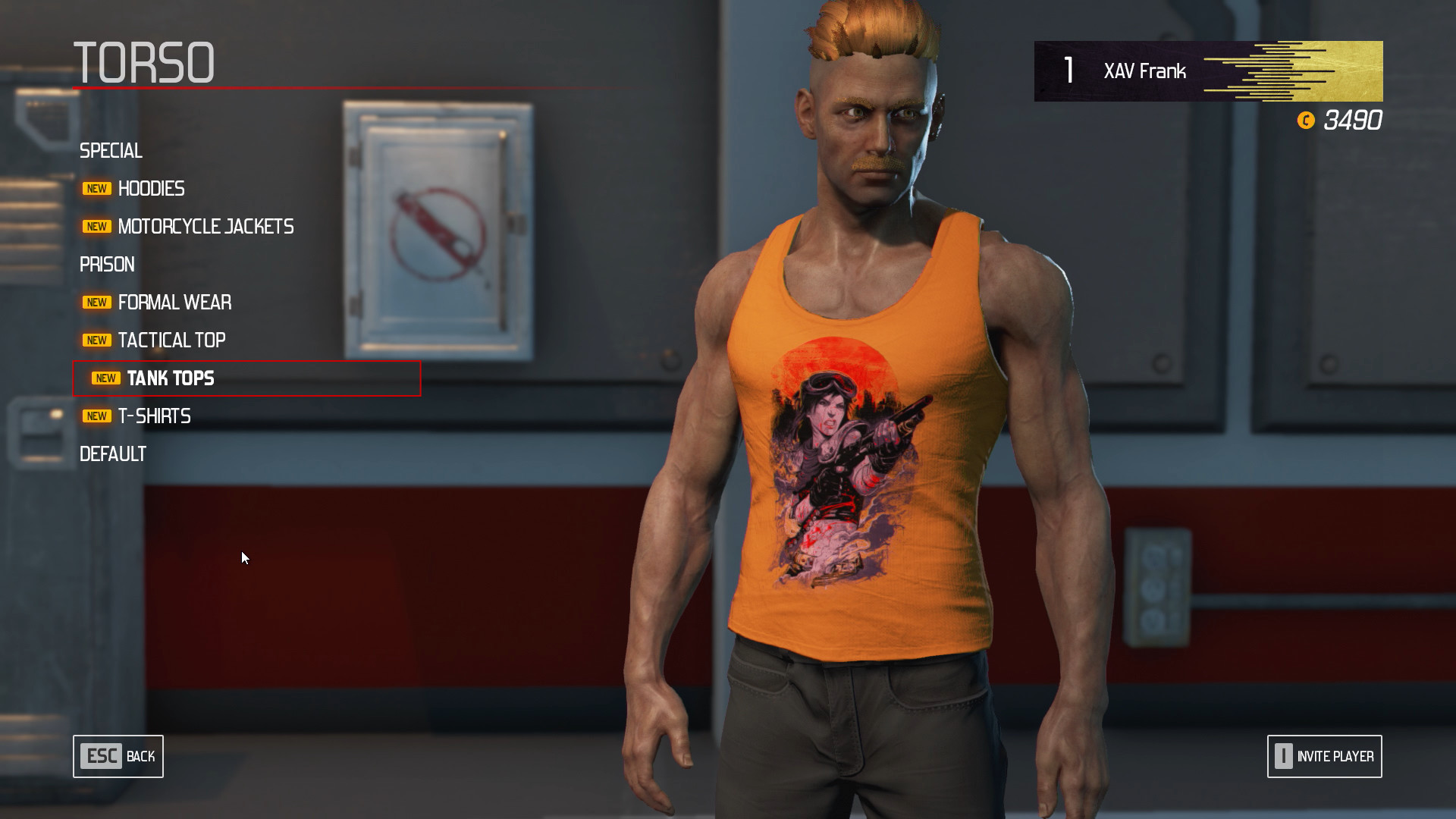Choose the SPECIAL clothing section
The width and height of the screenshot is (1456, 819).
111,151
